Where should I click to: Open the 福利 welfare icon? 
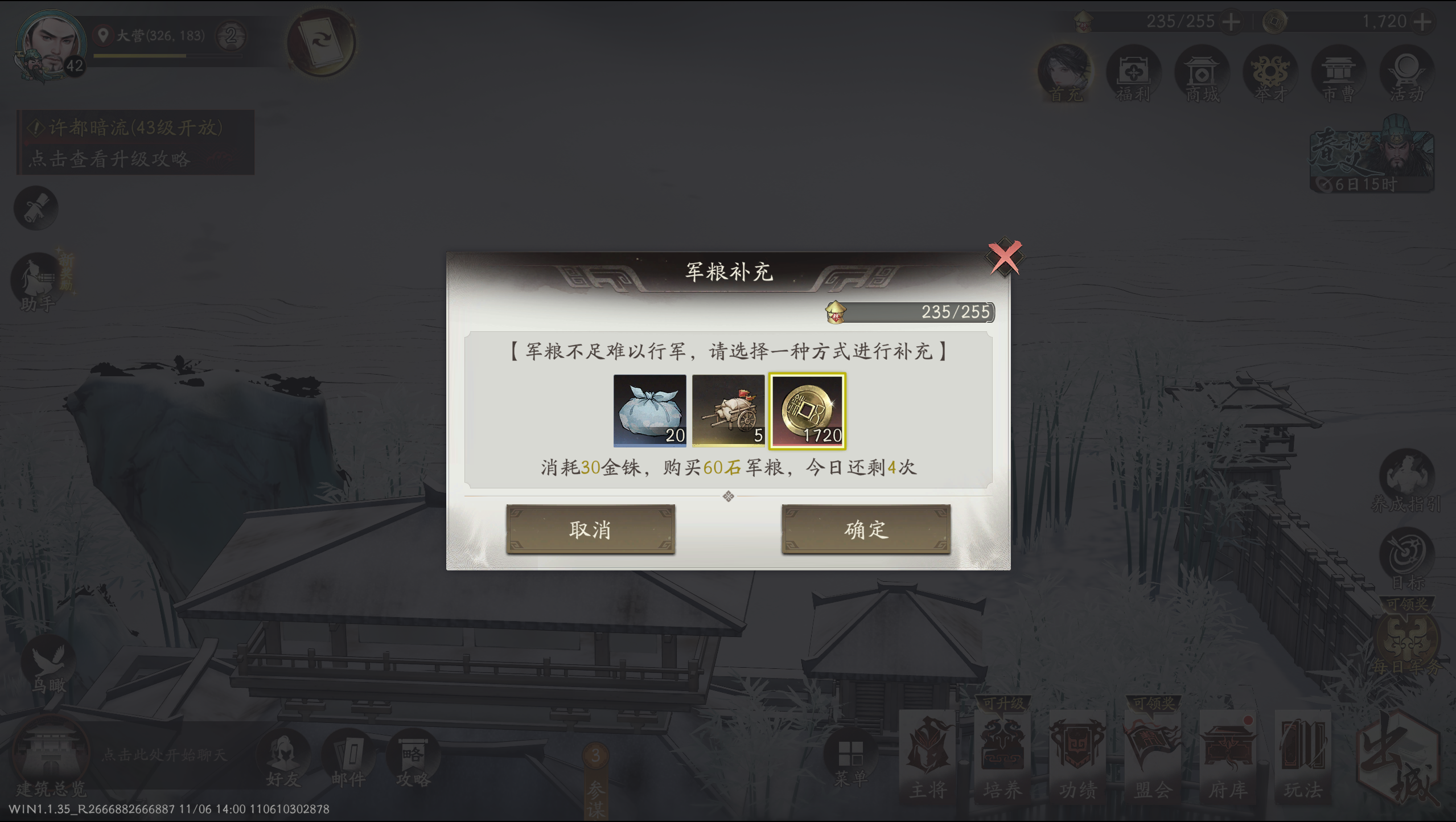(x=1134, y=74)
